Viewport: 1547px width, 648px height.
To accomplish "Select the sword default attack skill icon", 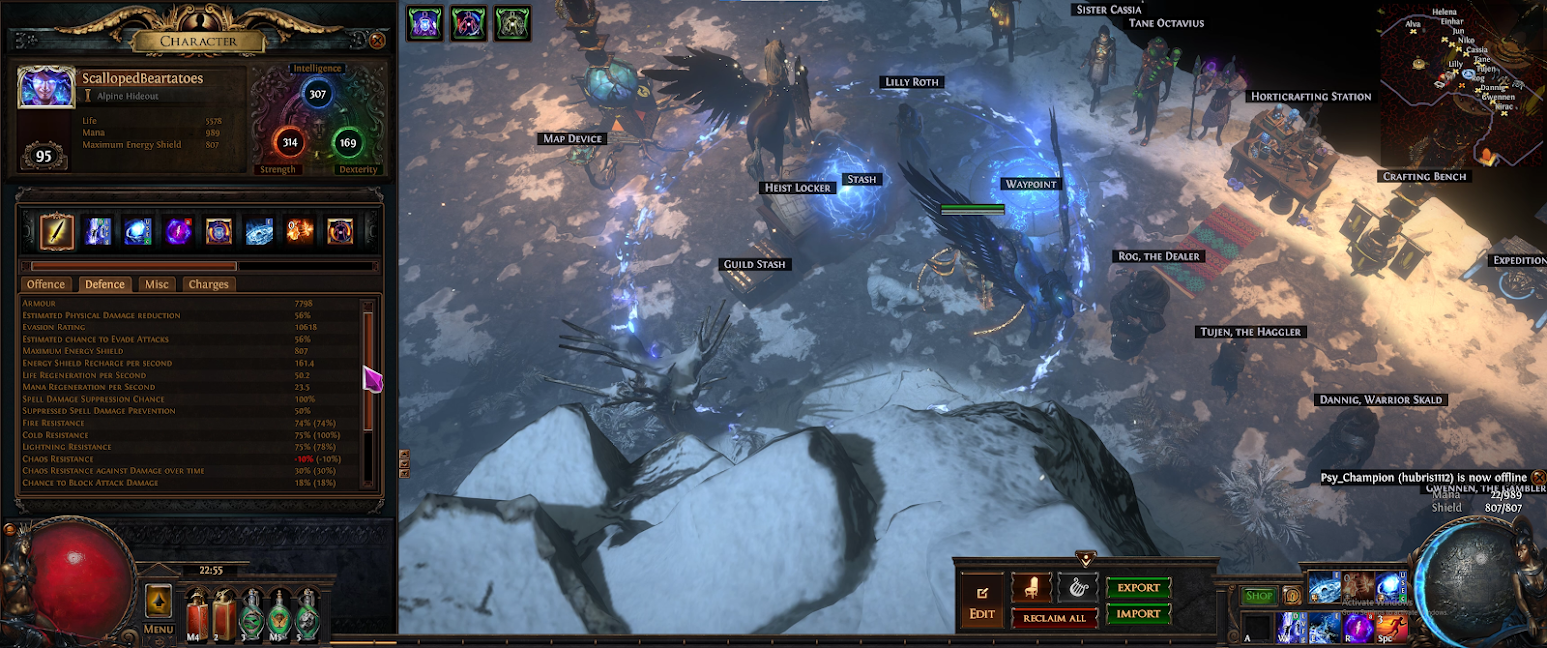I will tap(57, 231).
